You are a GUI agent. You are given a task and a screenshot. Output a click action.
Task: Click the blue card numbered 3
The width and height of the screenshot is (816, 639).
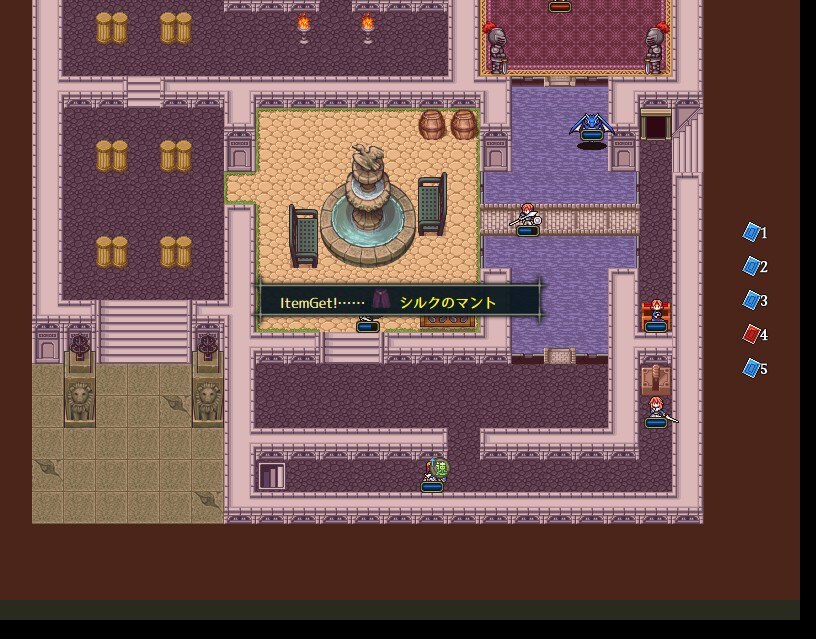pos(752,300)
